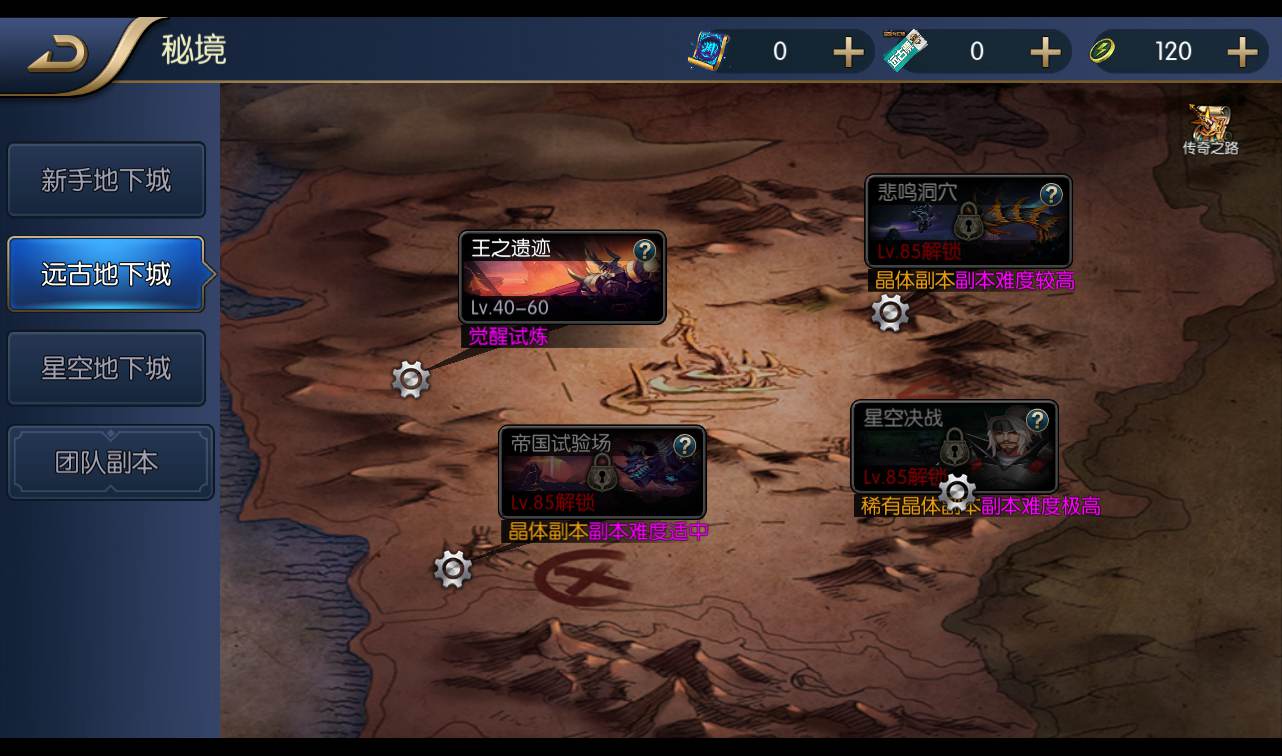Open the 星空地下城 tab
This screenshot has height=756, width=1282.
click(106, 368)
